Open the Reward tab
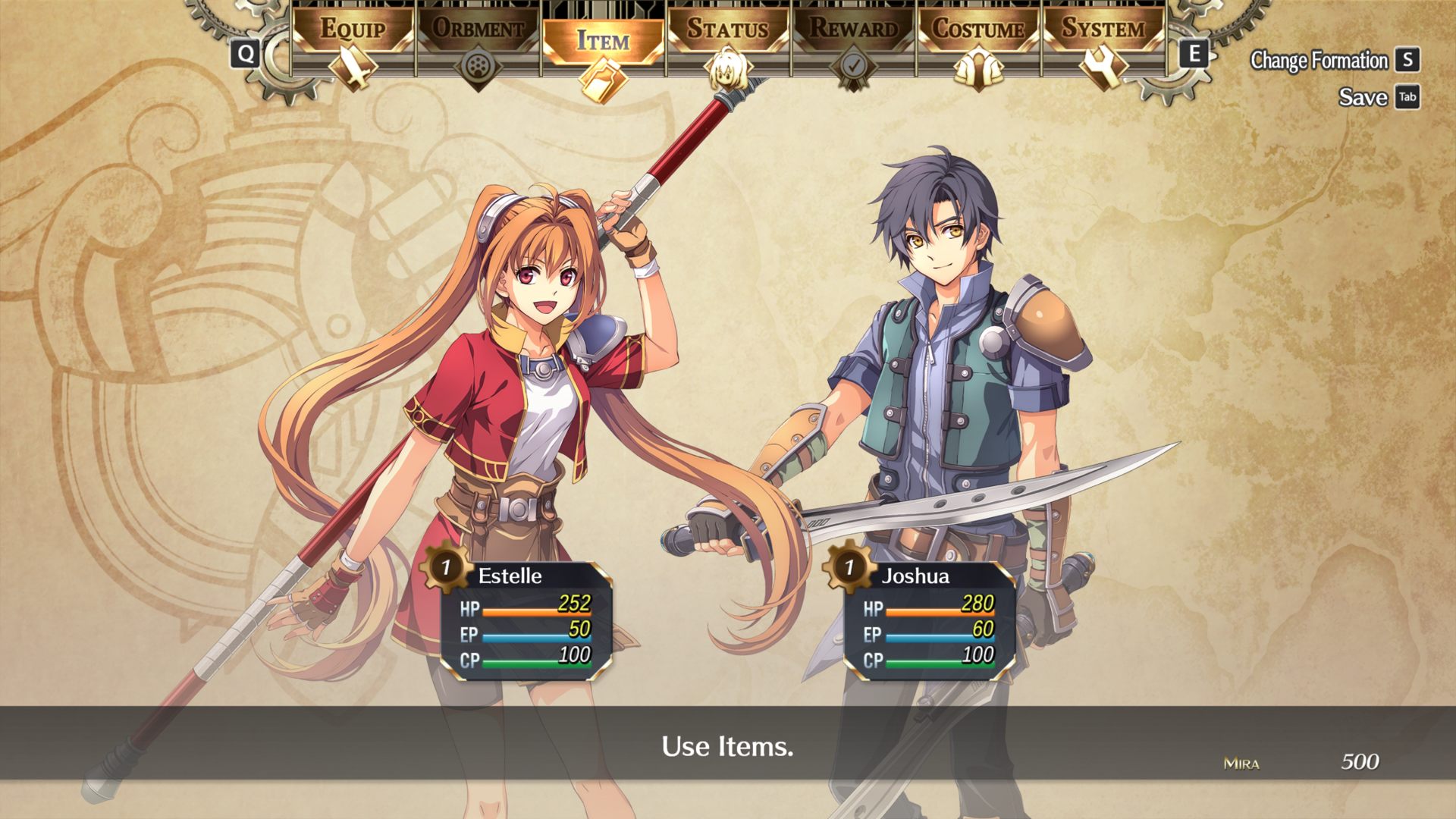Viewport: 1456px width, 819px height. pos(853,30)
